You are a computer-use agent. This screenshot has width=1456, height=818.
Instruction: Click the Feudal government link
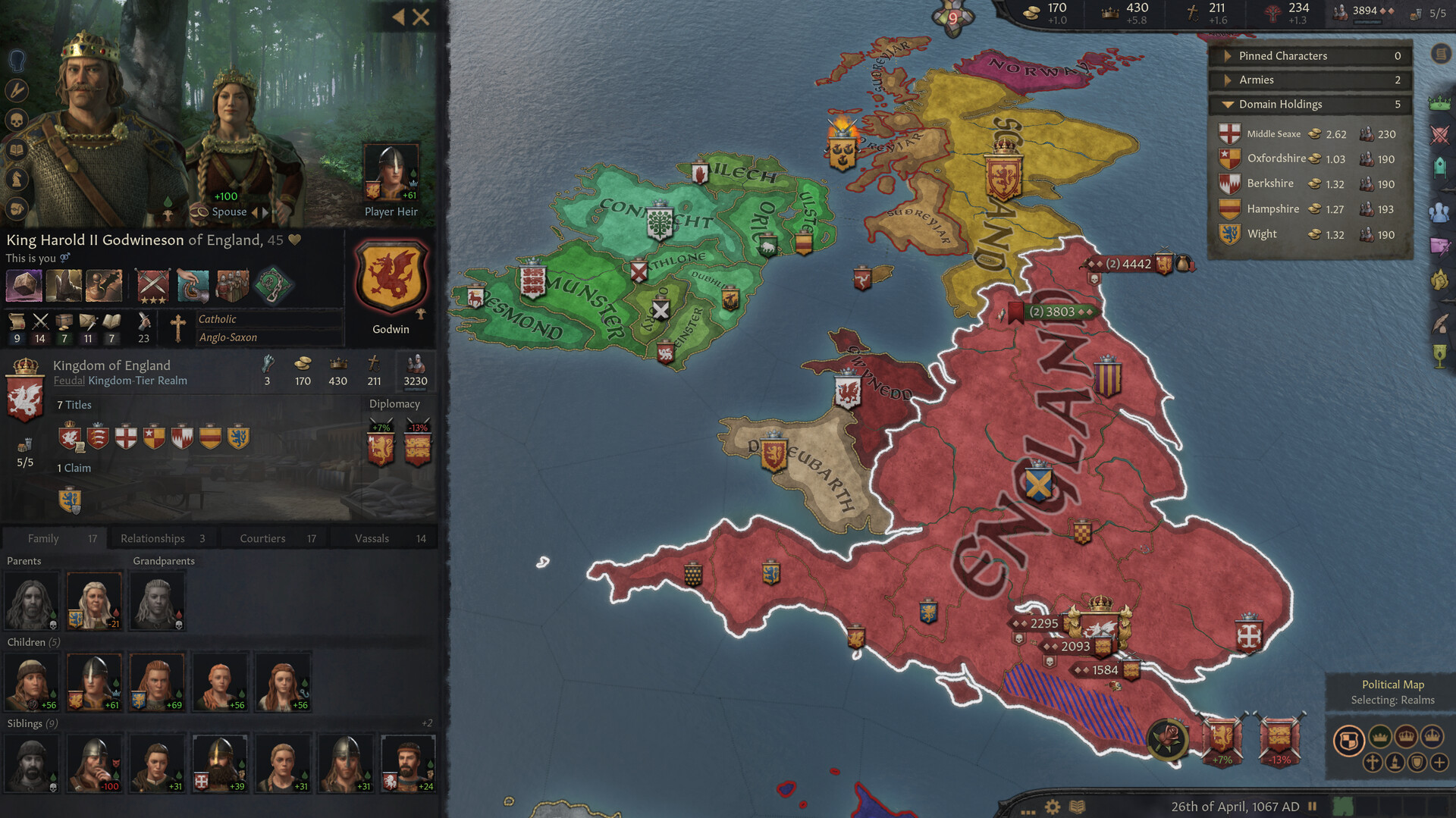68,381
